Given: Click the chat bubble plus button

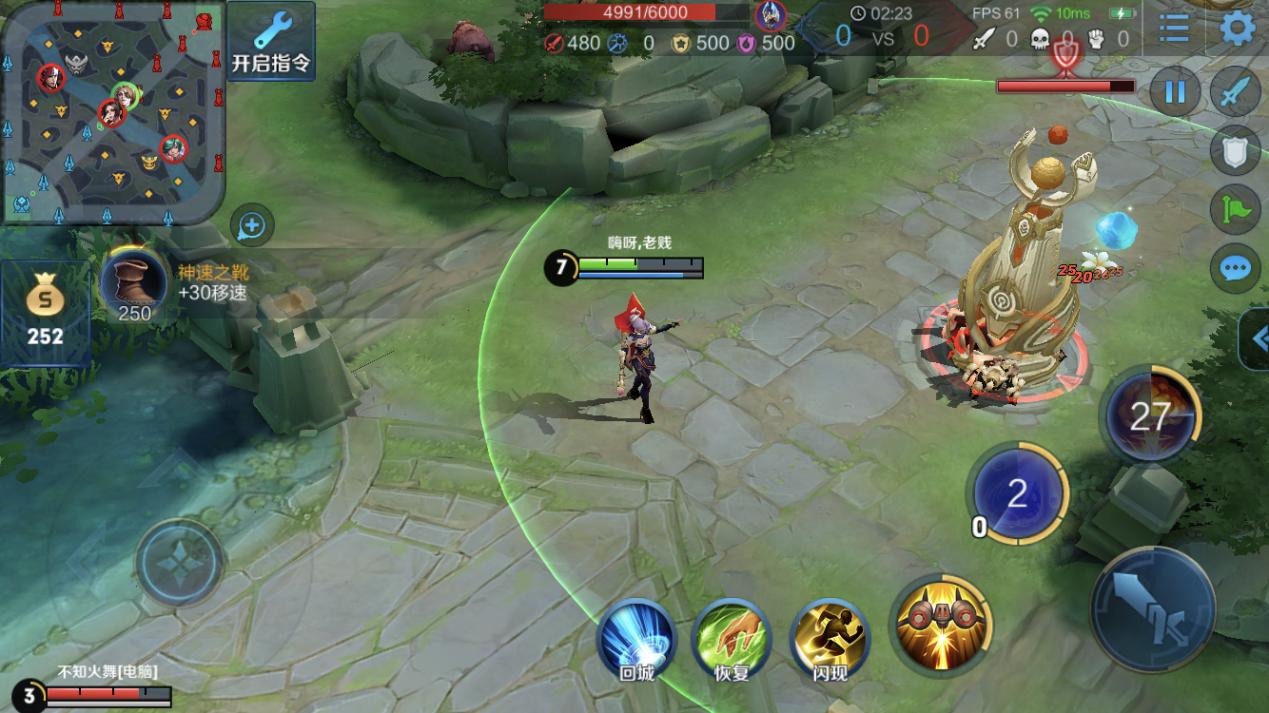Looking at the screenshot, I should (x=251, y=227).
